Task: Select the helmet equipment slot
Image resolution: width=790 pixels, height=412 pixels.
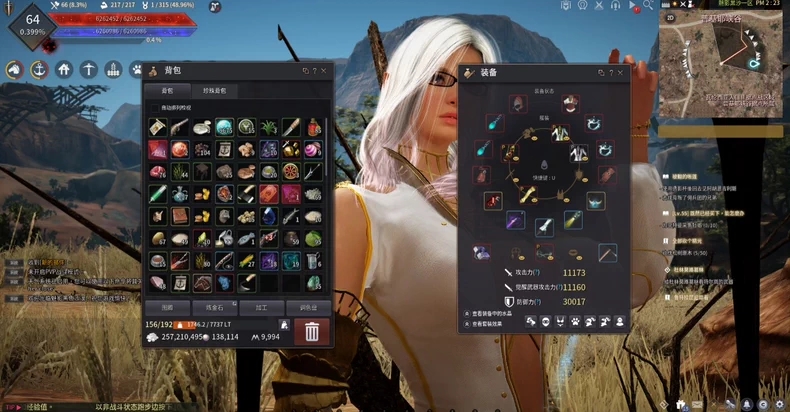Action: click(x=520, y=104)
